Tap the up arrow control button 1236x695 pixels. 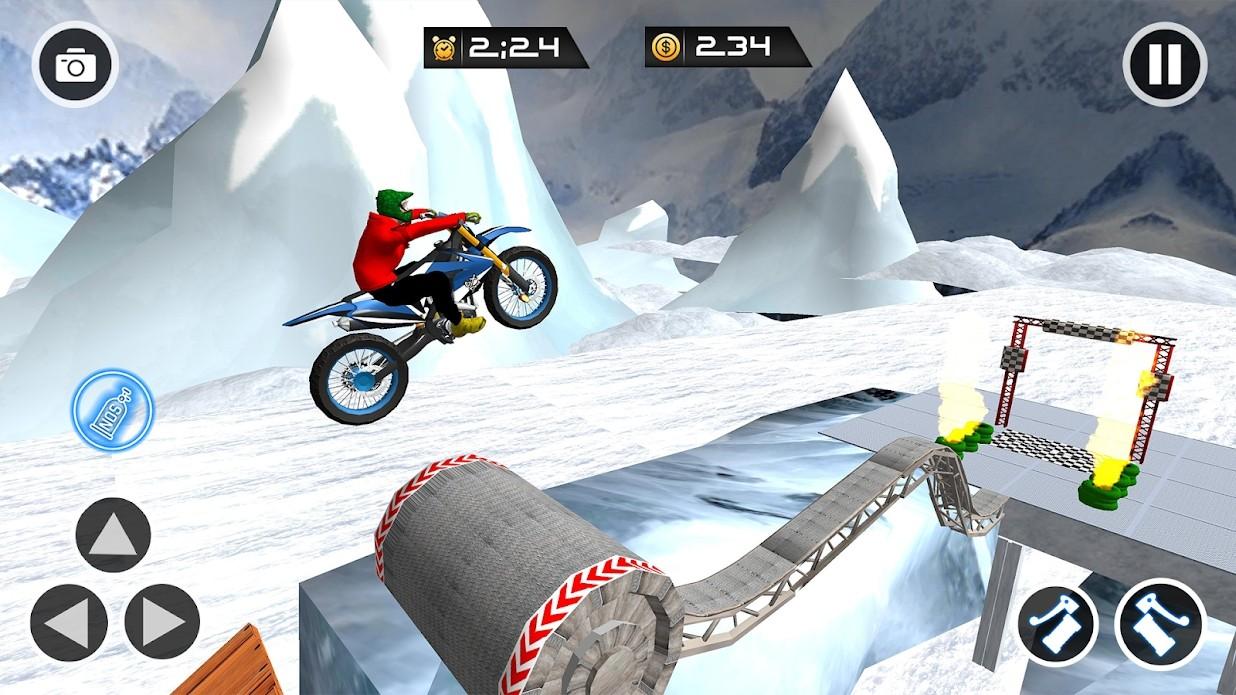tap(113, 535)
